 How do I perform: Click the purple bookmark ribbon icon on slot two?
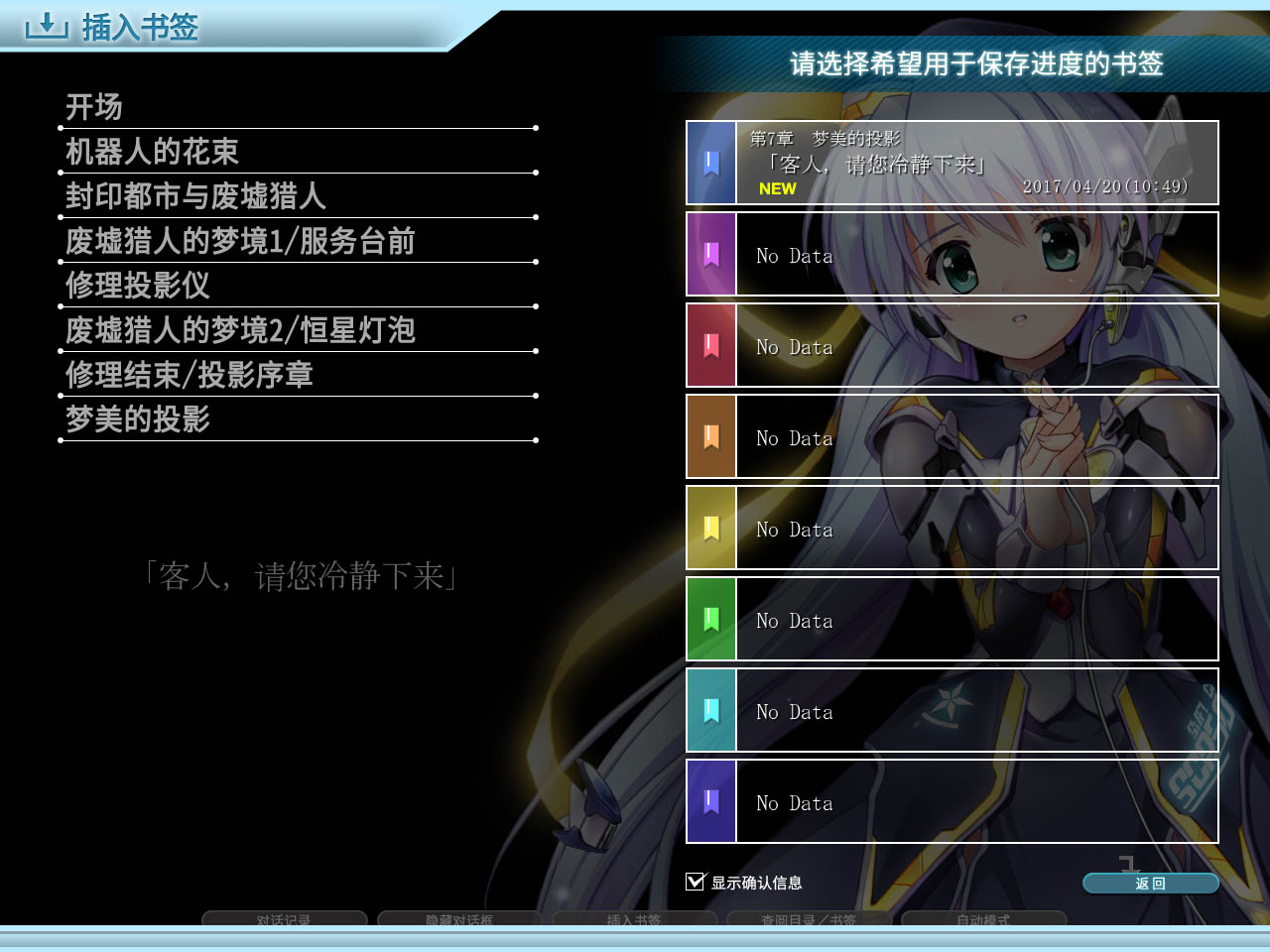[710, 254]
